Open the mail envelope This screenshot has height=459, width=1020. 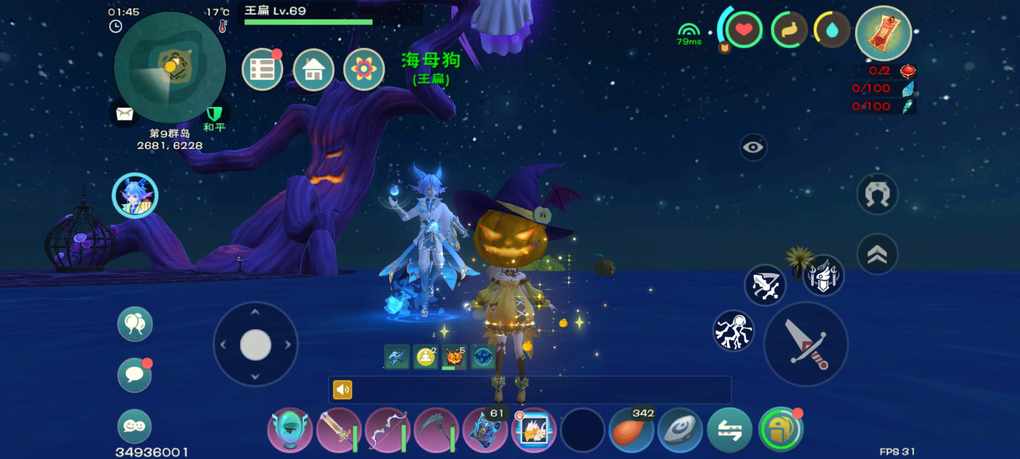point(124,114)
